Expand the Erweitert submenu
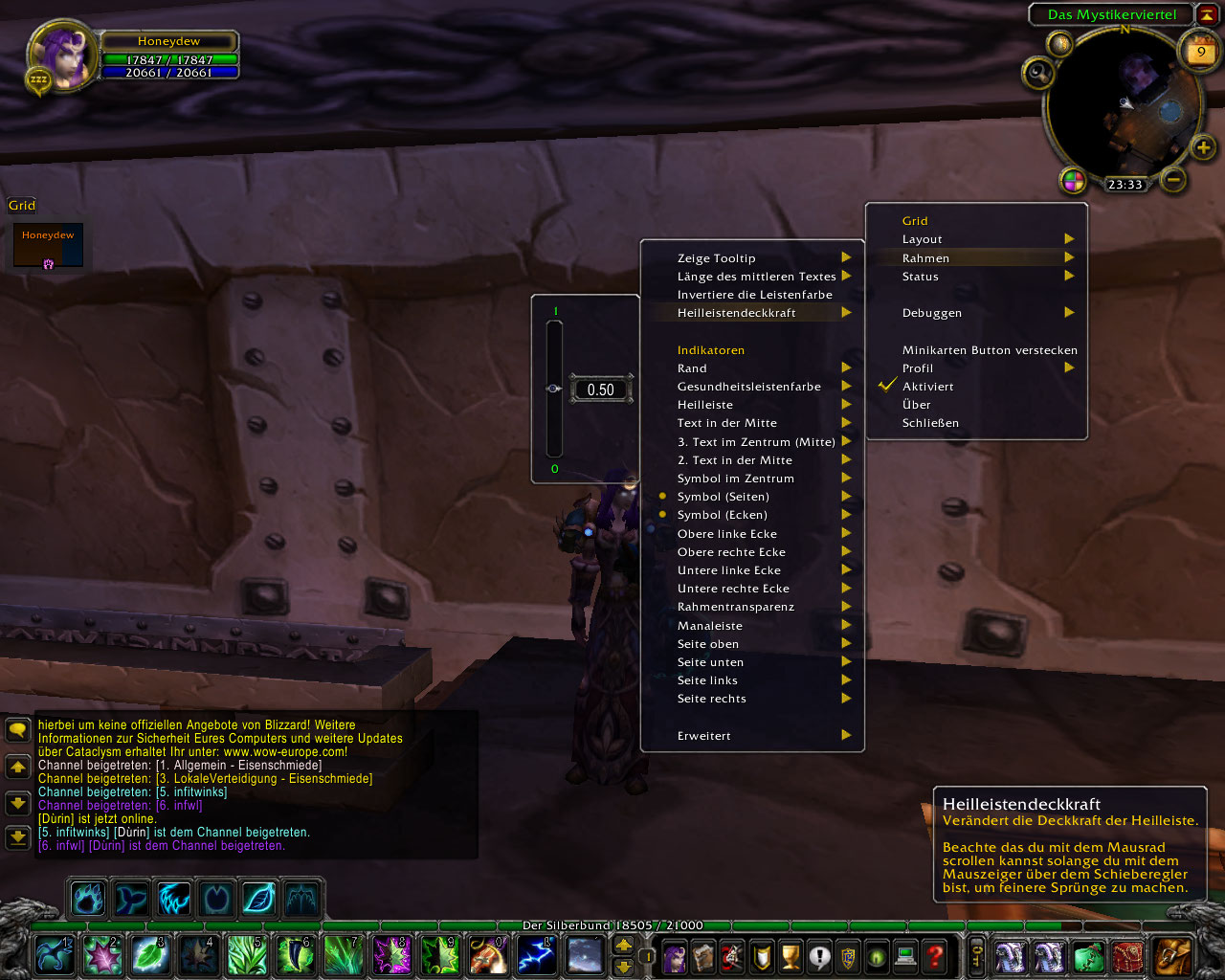This screenshot has width=1225, height=980. coord(704,736)
